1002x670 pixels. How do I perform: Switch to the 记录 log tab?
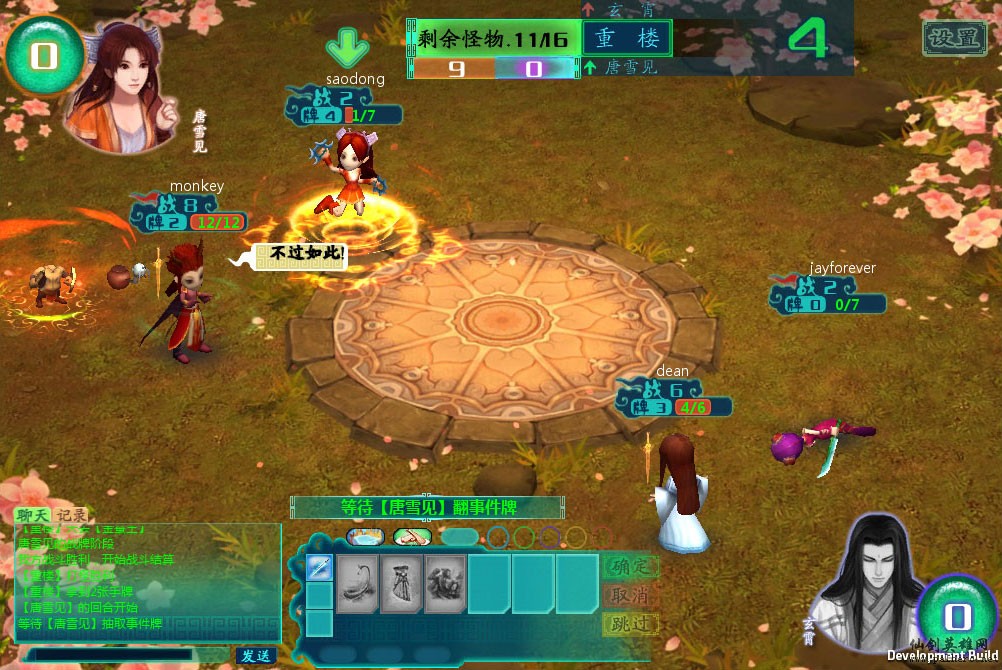point(71,515)
